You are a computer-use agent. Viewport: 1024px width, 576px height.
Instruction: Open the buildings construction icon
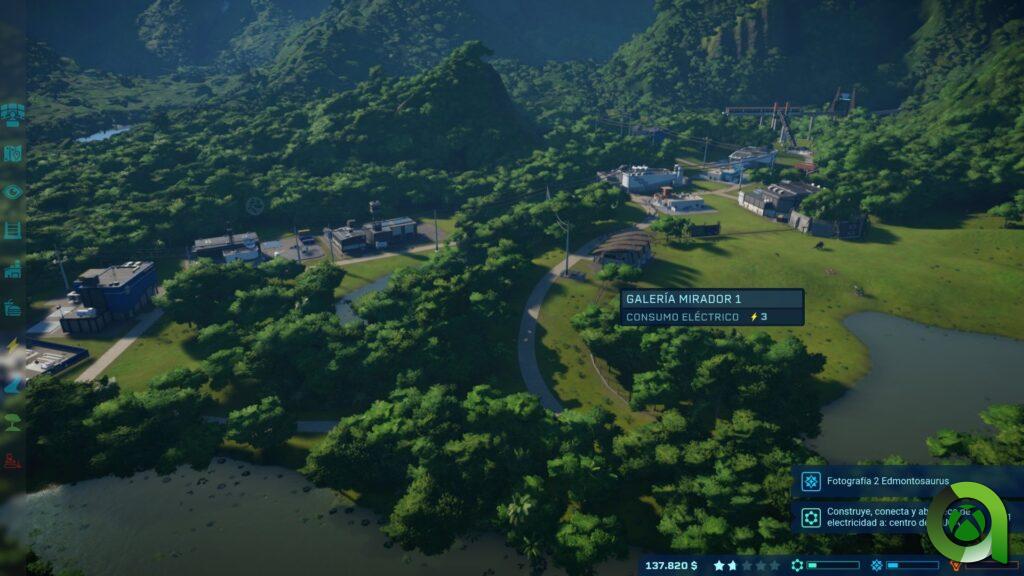tap(13, 269)
